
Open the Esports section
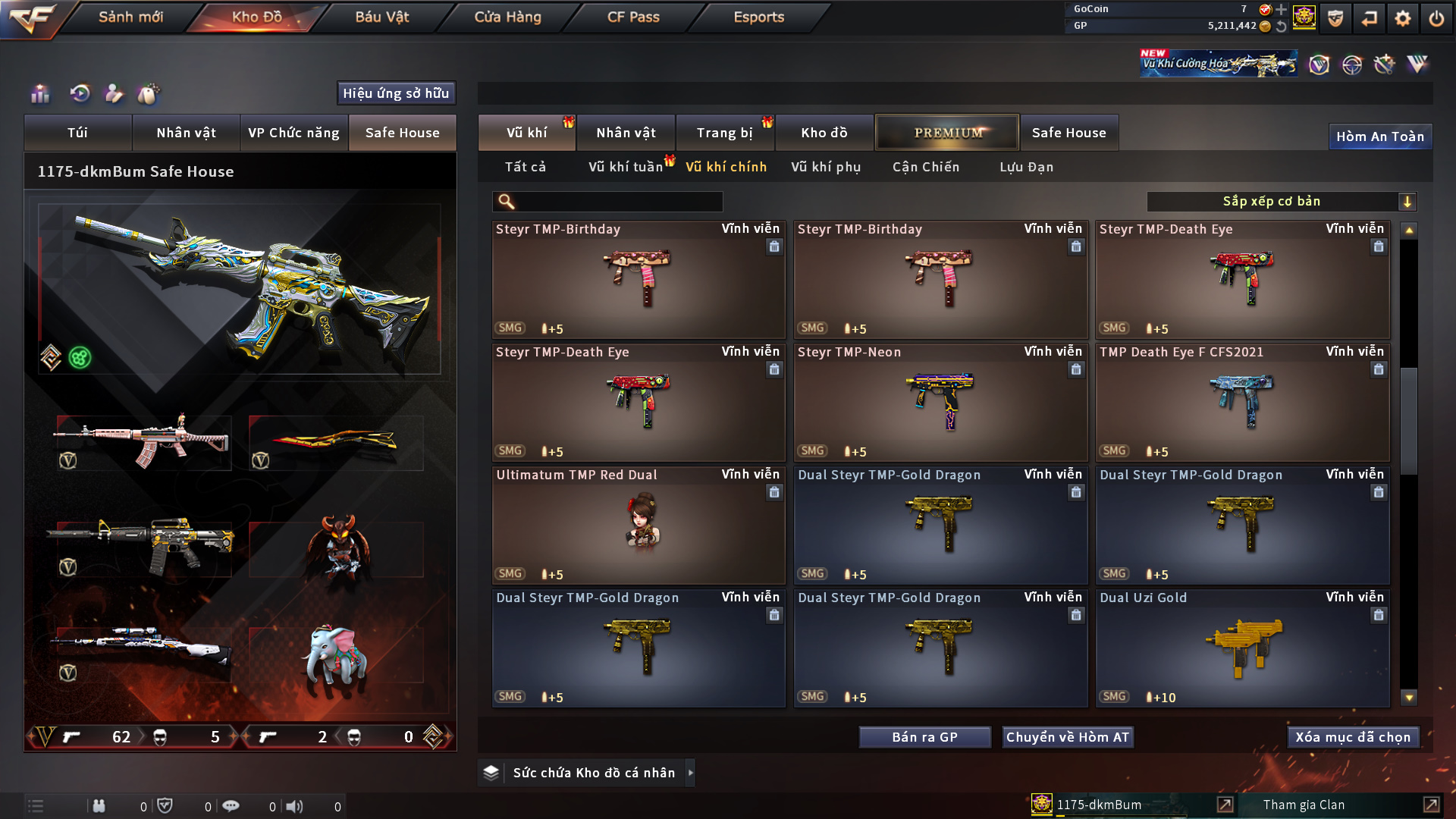[758, 17]
